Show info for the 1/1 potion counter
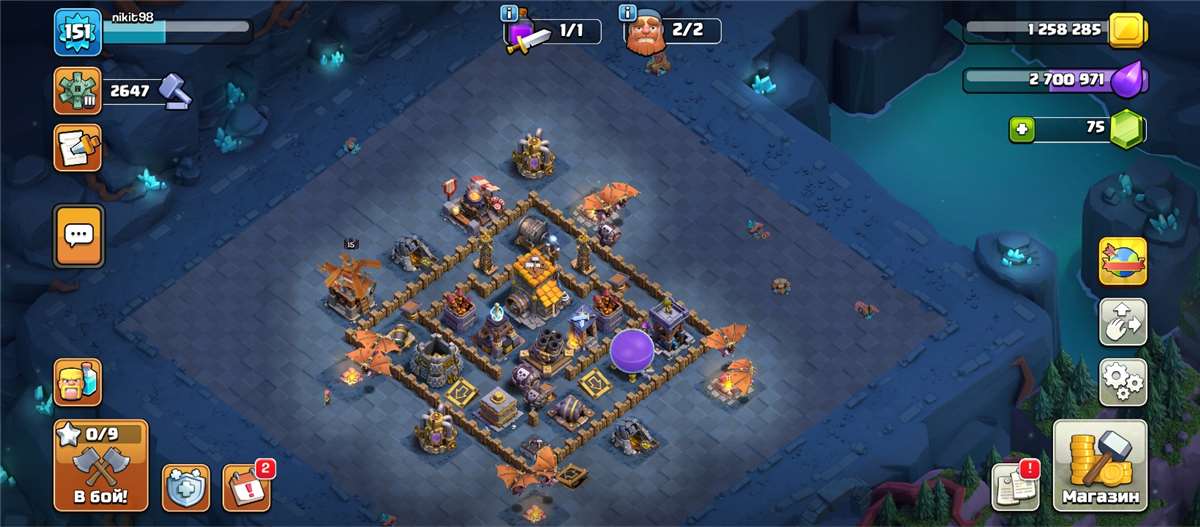Viewport: 1200px width, 527px height. click(511, 14)
